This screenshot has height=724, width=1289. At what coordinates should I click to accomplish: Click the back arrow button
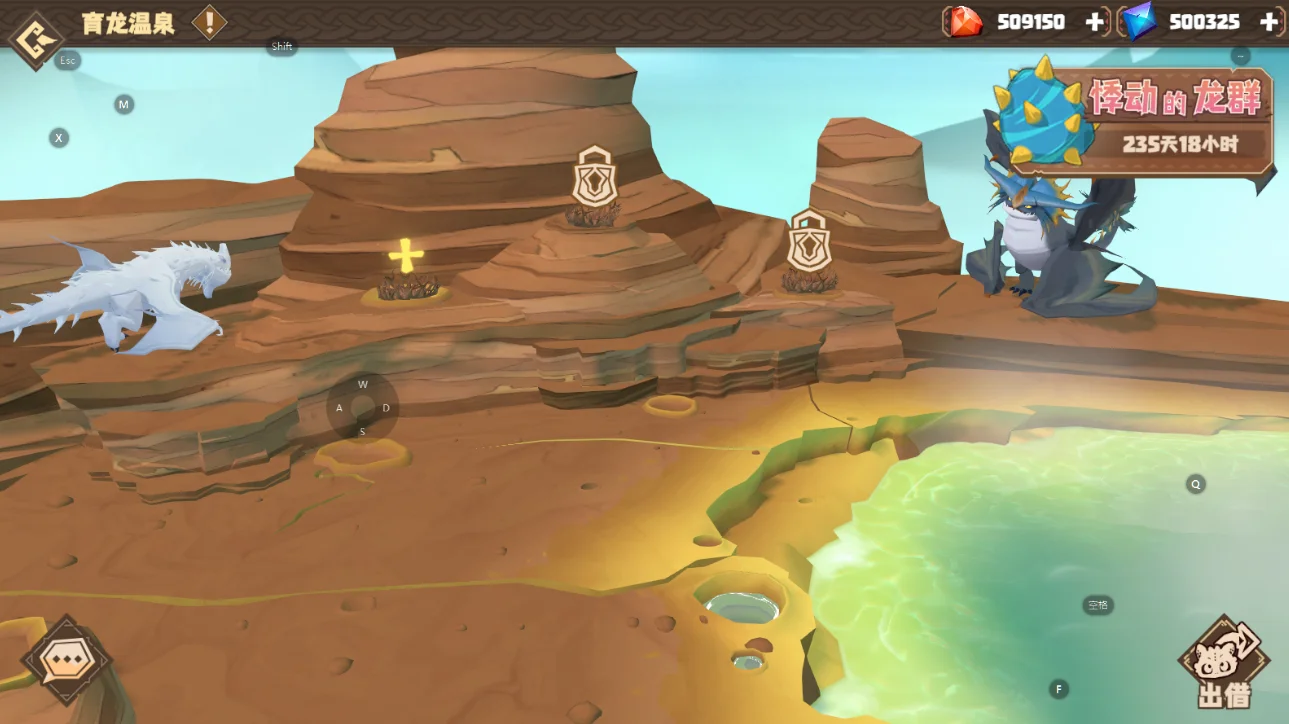pyautogui.click(x=35, y=39)
